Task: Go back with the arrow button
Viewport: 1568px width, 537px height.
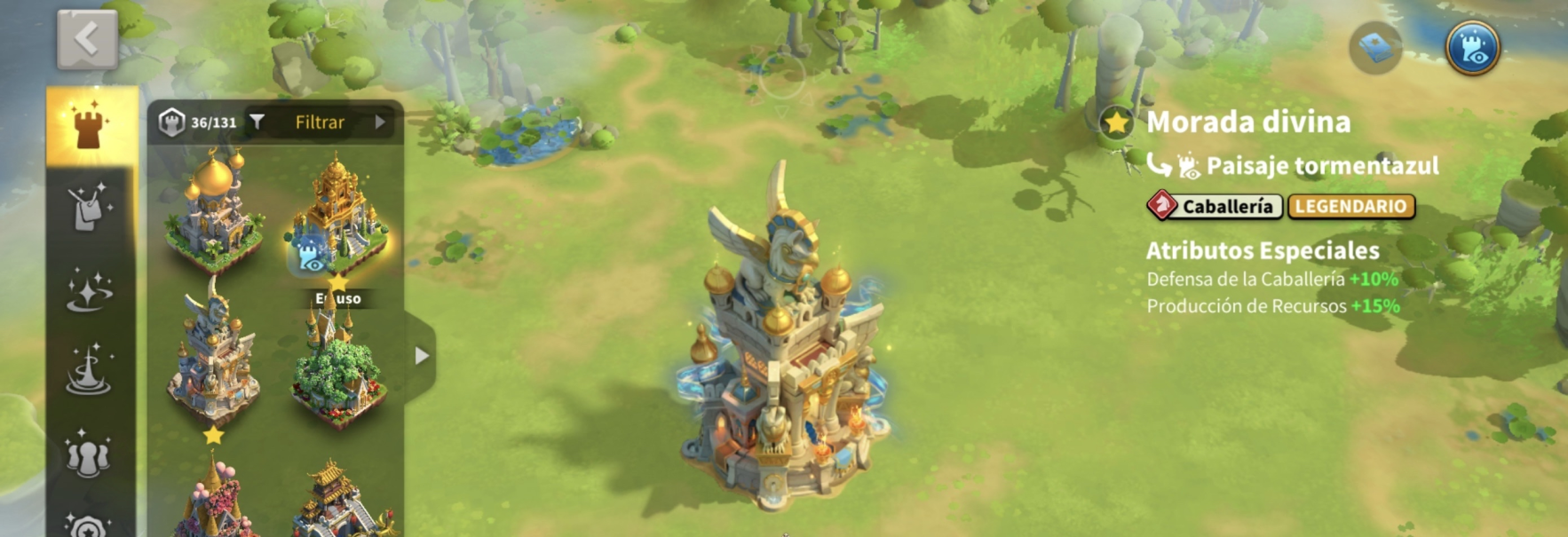Action: [x=87, y=39]
